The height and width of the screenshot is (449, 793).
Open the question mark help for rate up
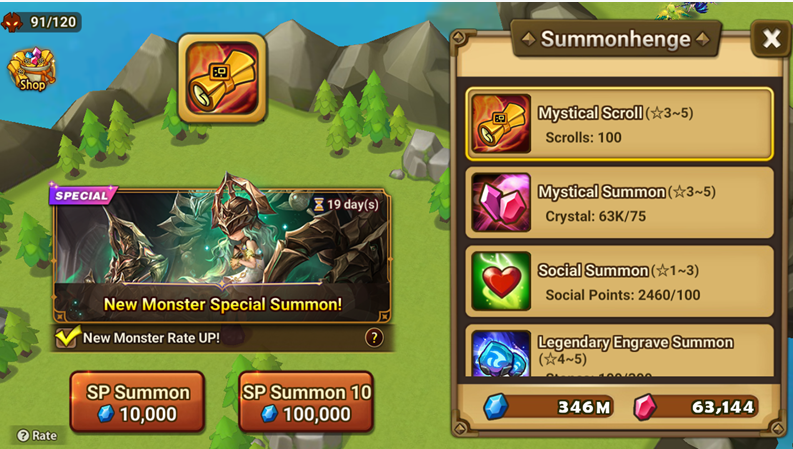pos(374,338)
